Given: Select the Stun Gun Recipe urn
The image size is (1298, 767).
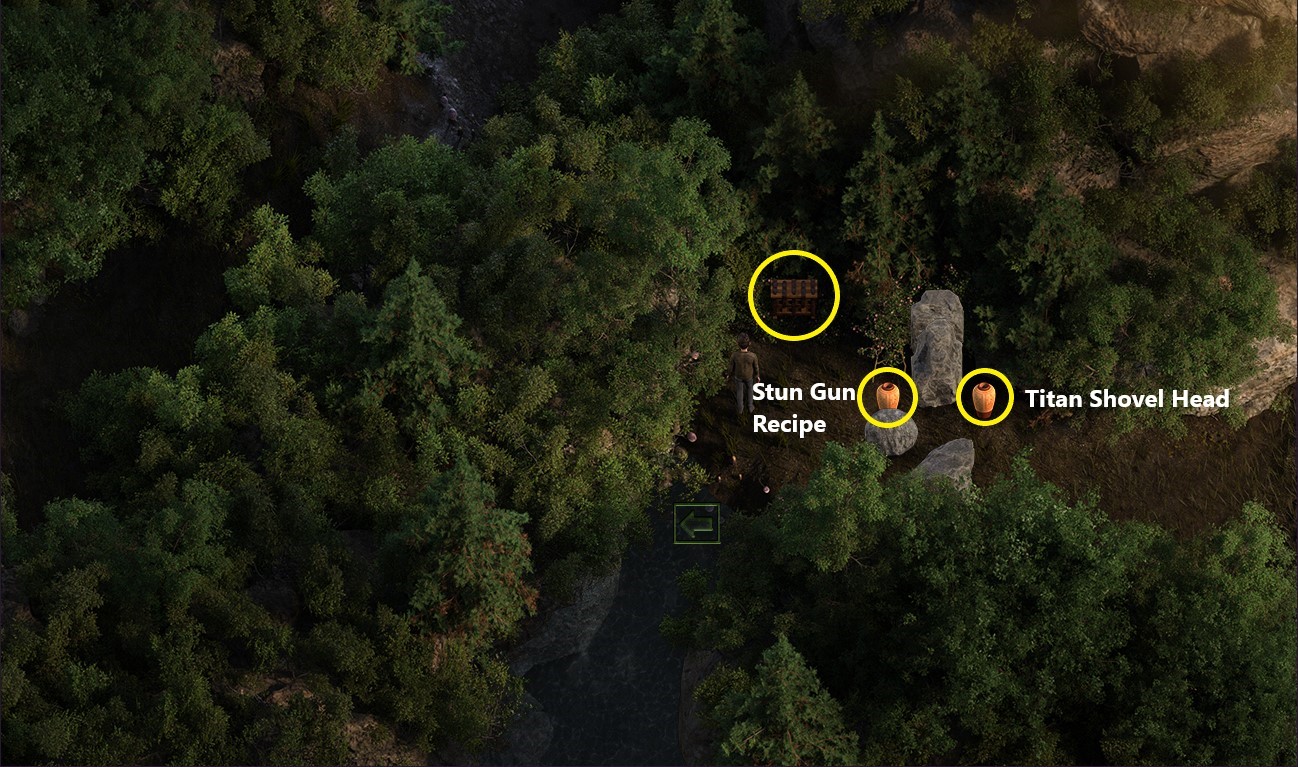Looking at the screenshot, I should click(888, 396).
